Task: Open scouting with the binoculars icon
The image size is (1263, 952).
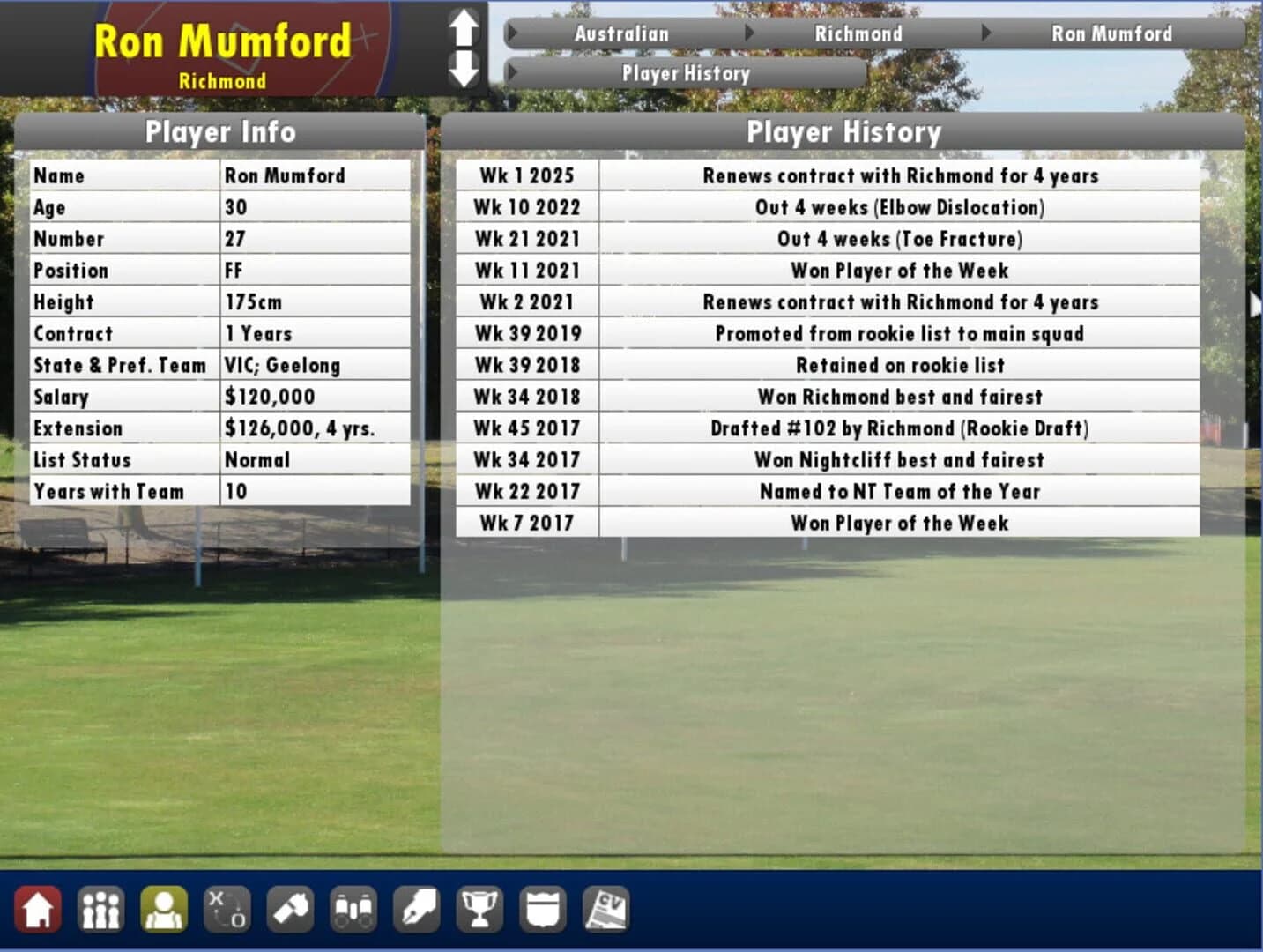Action: (x=353, y=908)
